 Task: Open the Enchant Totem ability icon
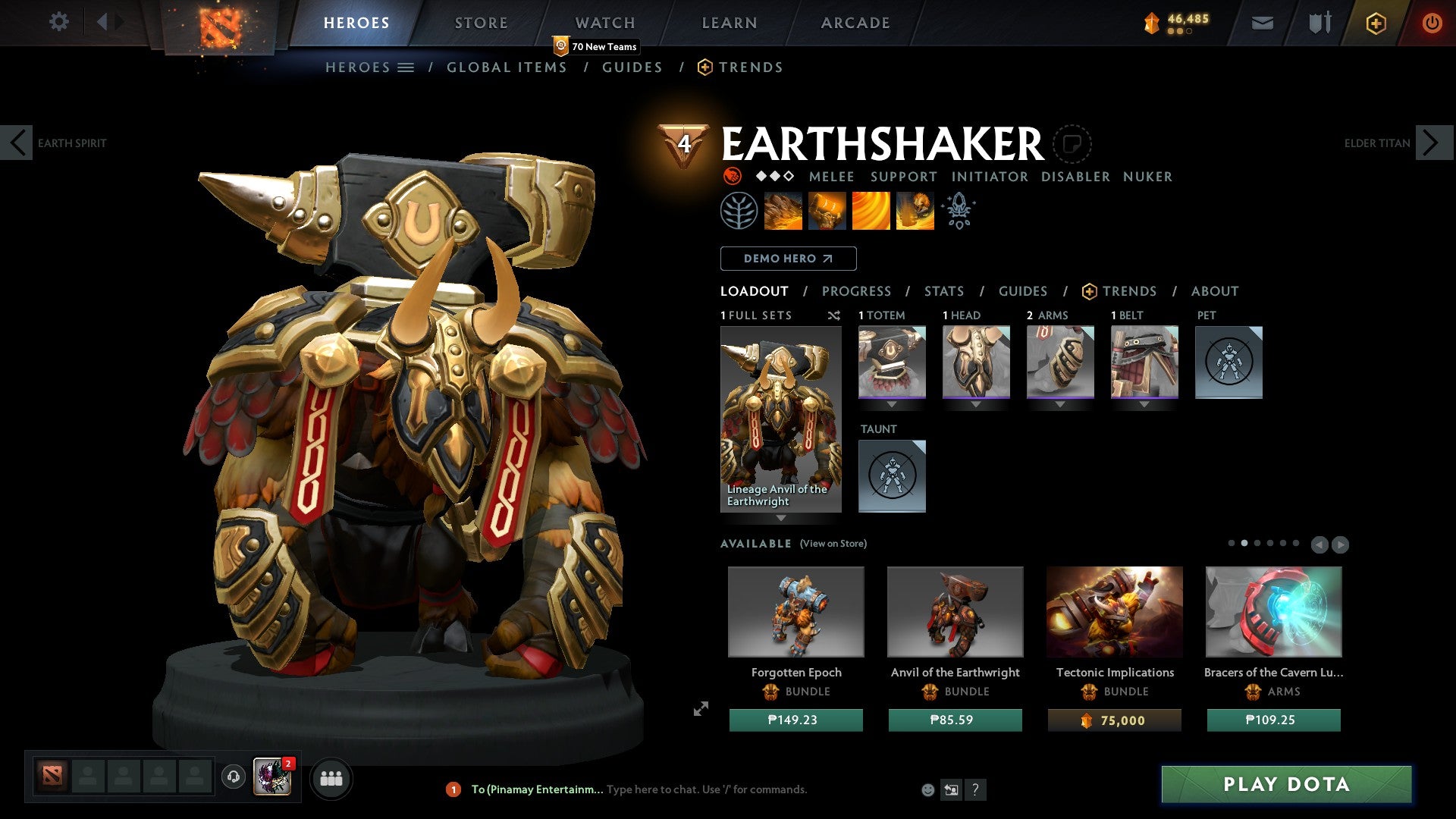point(826,211)
